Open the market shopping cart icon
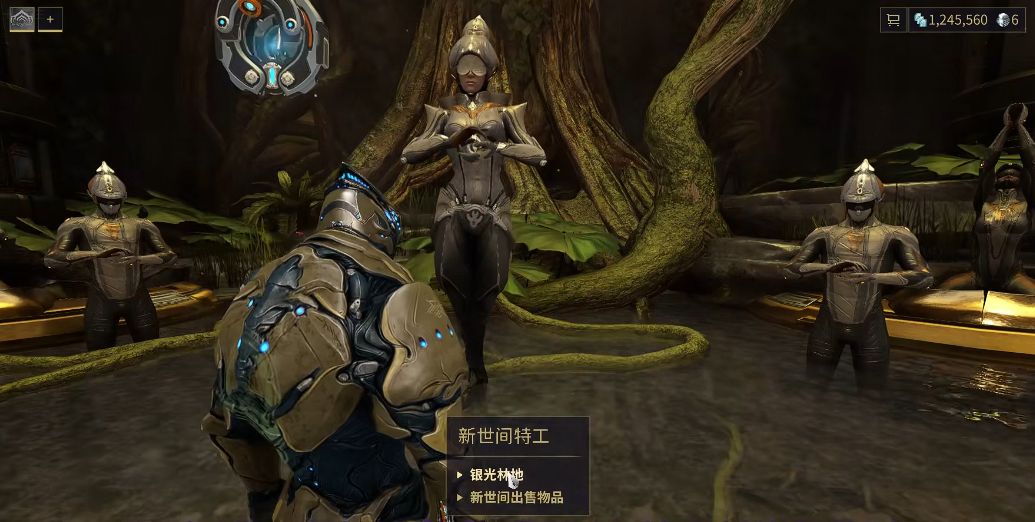Screen dimensions: 1035x522 (x=893, y=20)
